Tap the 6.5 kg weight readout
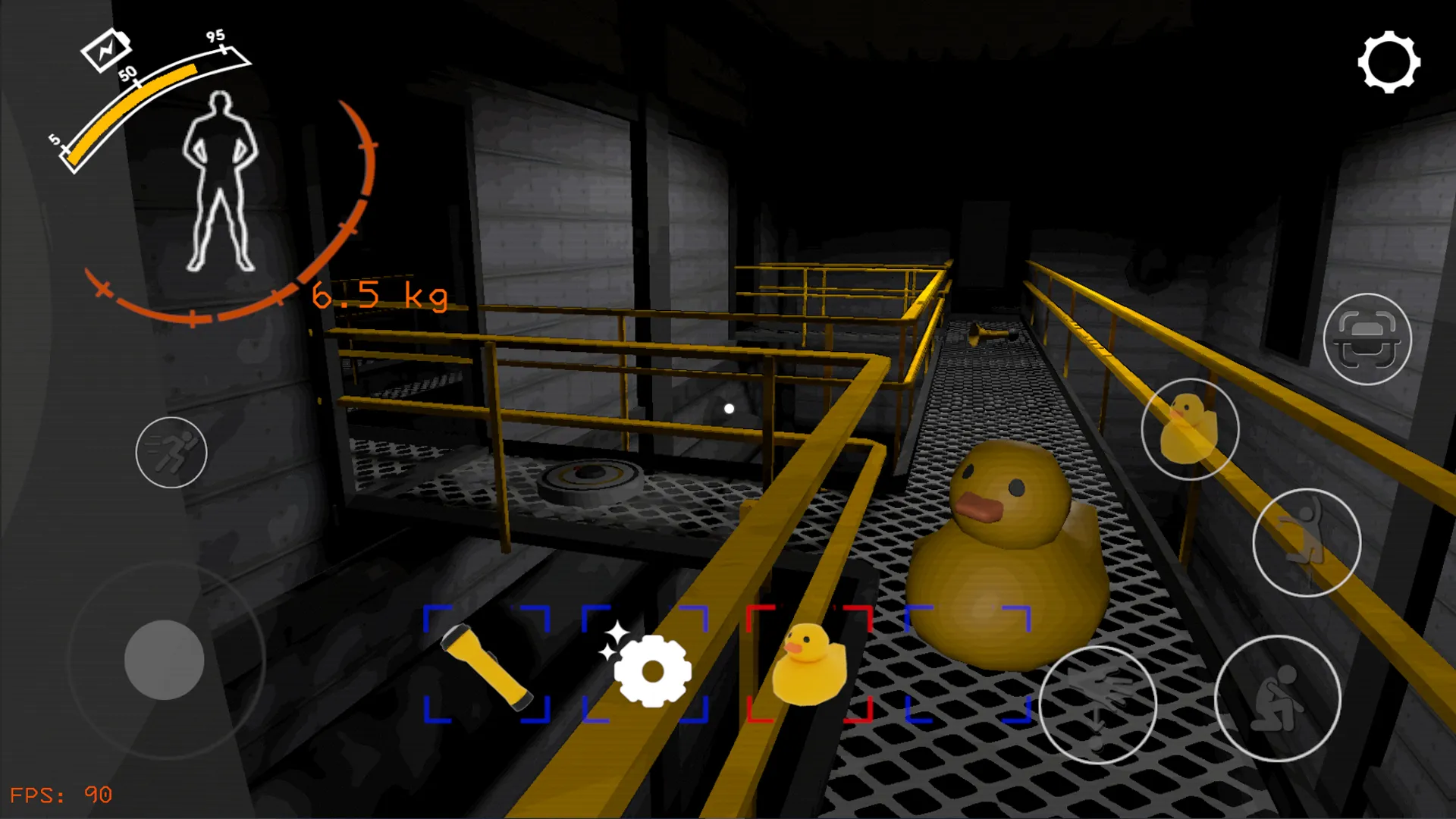This screenshot has width=1456, height=819. [379, 297]
